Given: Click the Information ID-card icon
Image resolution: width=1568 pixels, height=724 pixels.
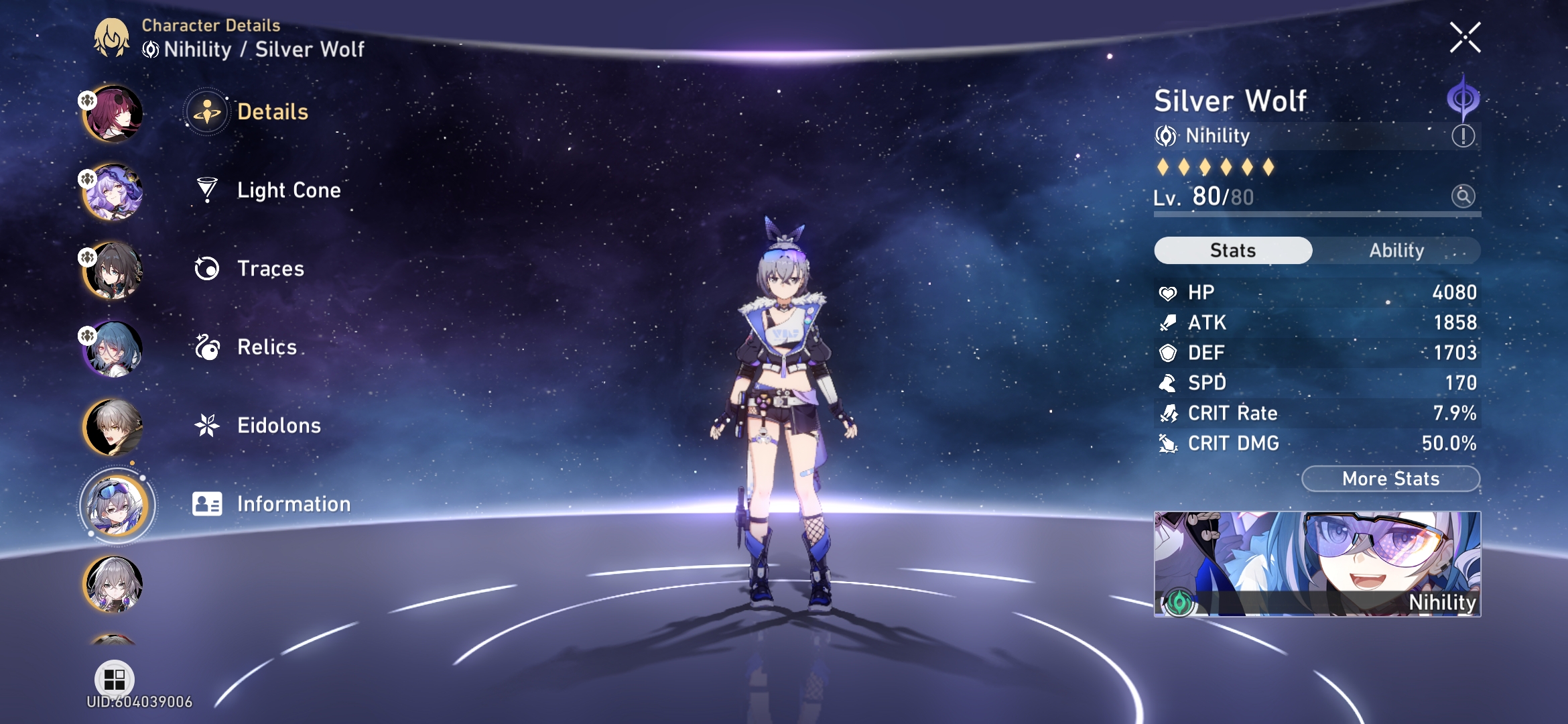Looking at the screenshot, I should (208, 503).
